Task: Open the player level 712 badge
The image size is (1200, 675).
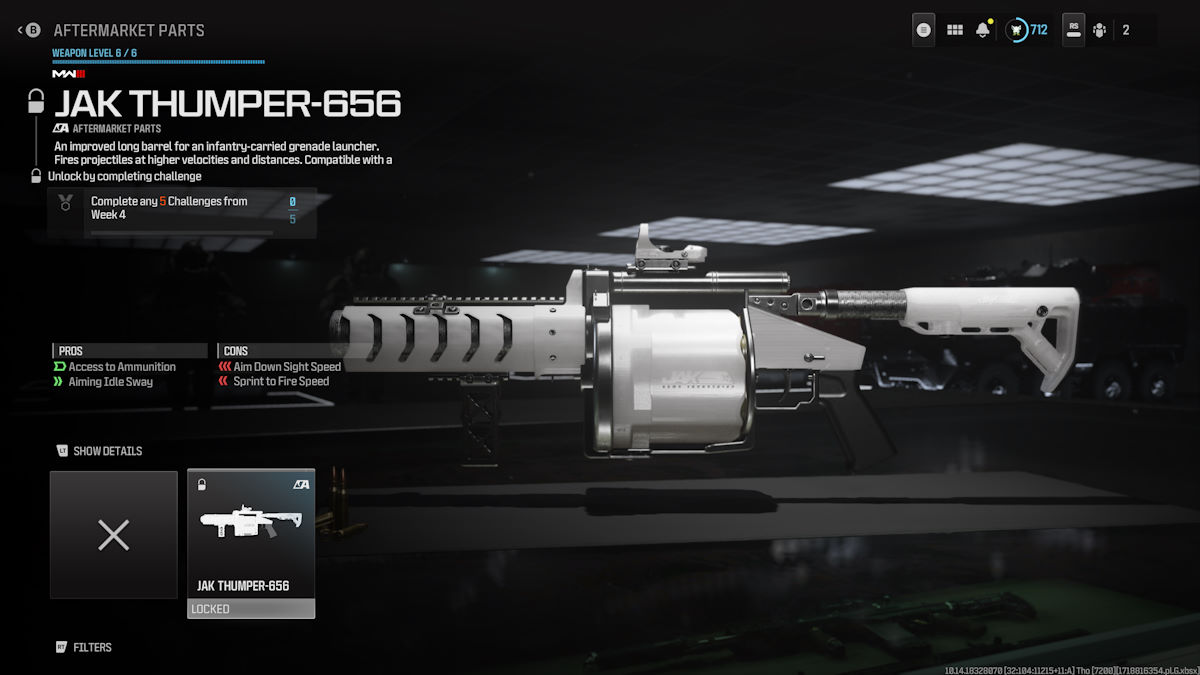Action: (x=1026, y=30)
